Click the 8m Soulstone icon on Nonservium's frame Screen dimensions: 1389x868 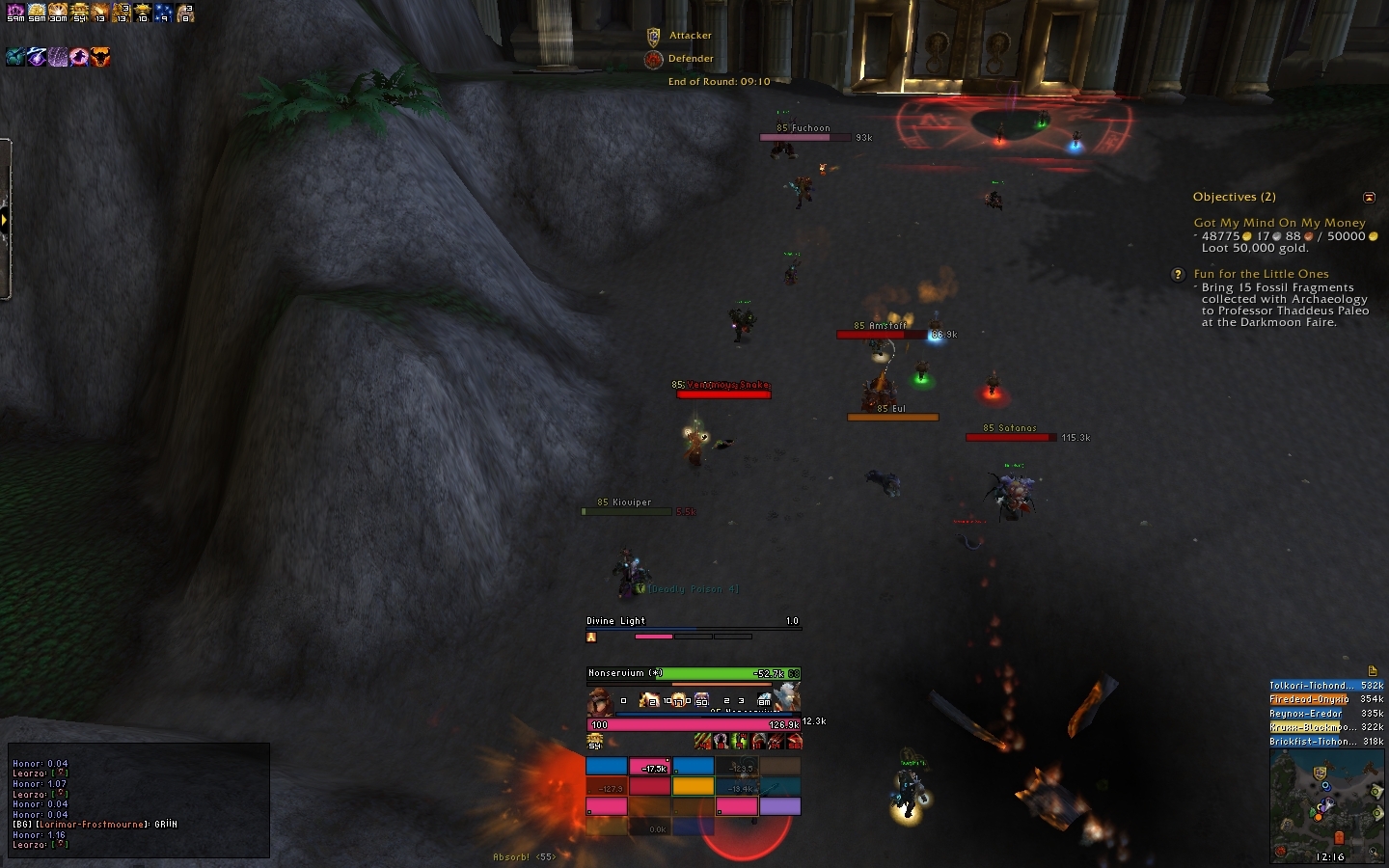click(x=766, y=699)
